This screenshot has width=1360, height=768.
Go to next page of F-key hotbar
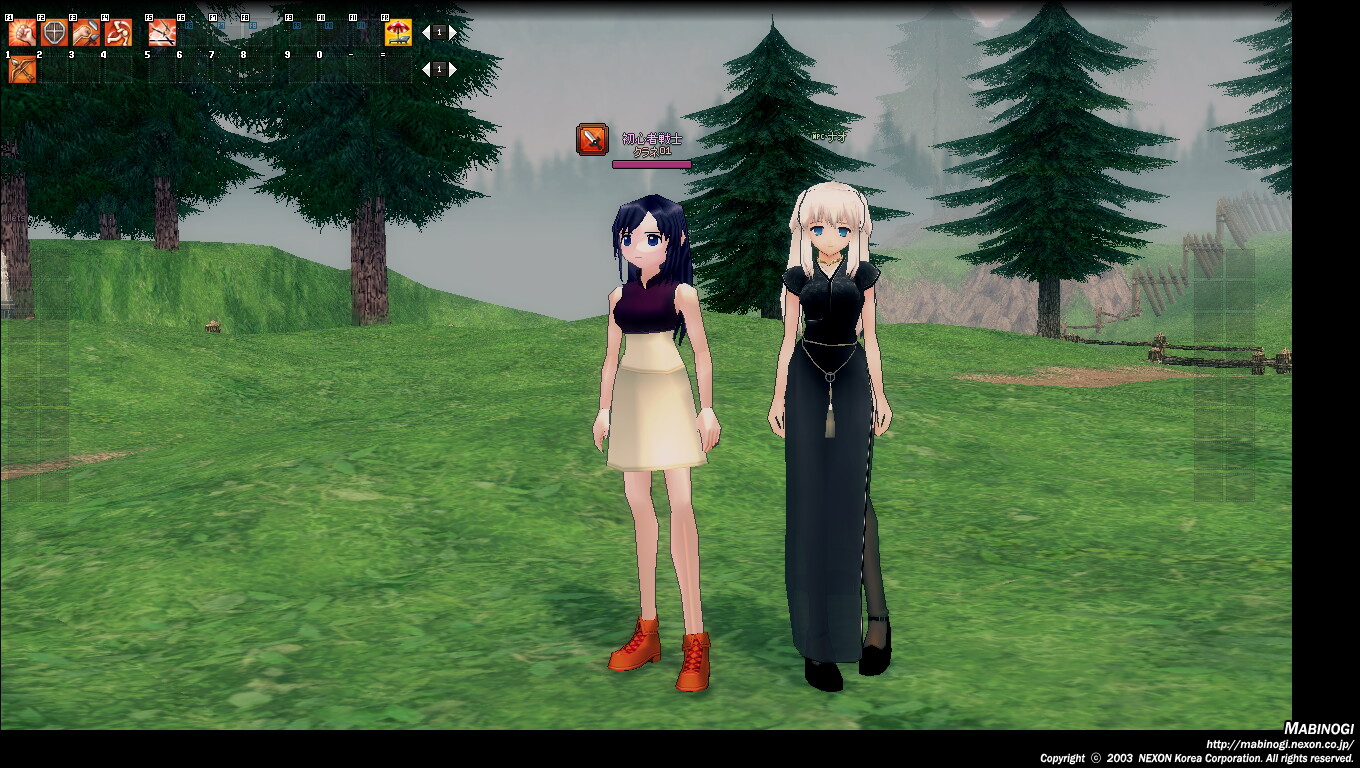453,33
